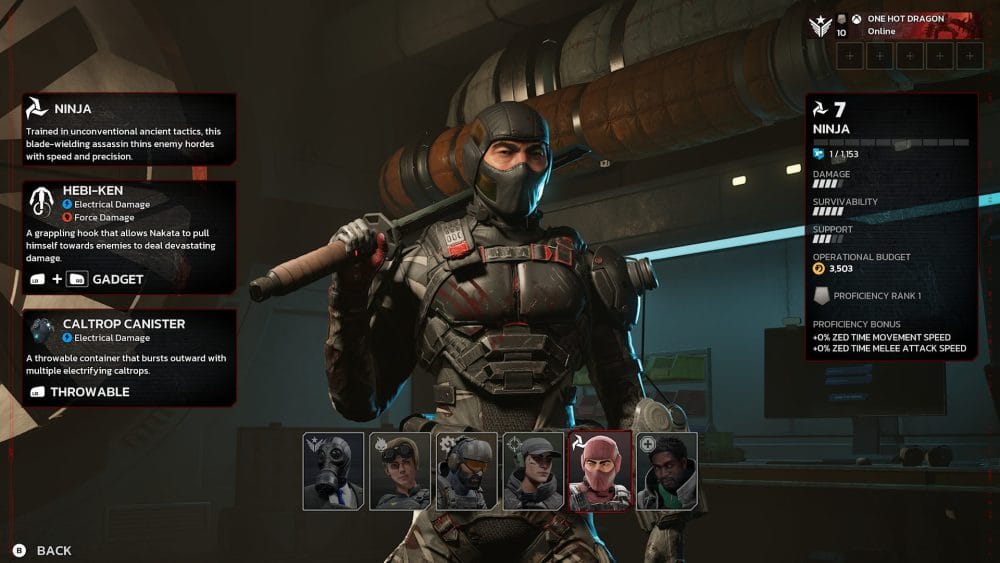Open the Hebi-Ken gadget panel
The width and height of the screenshot is (1000, 563).
[x=129, y=237]
